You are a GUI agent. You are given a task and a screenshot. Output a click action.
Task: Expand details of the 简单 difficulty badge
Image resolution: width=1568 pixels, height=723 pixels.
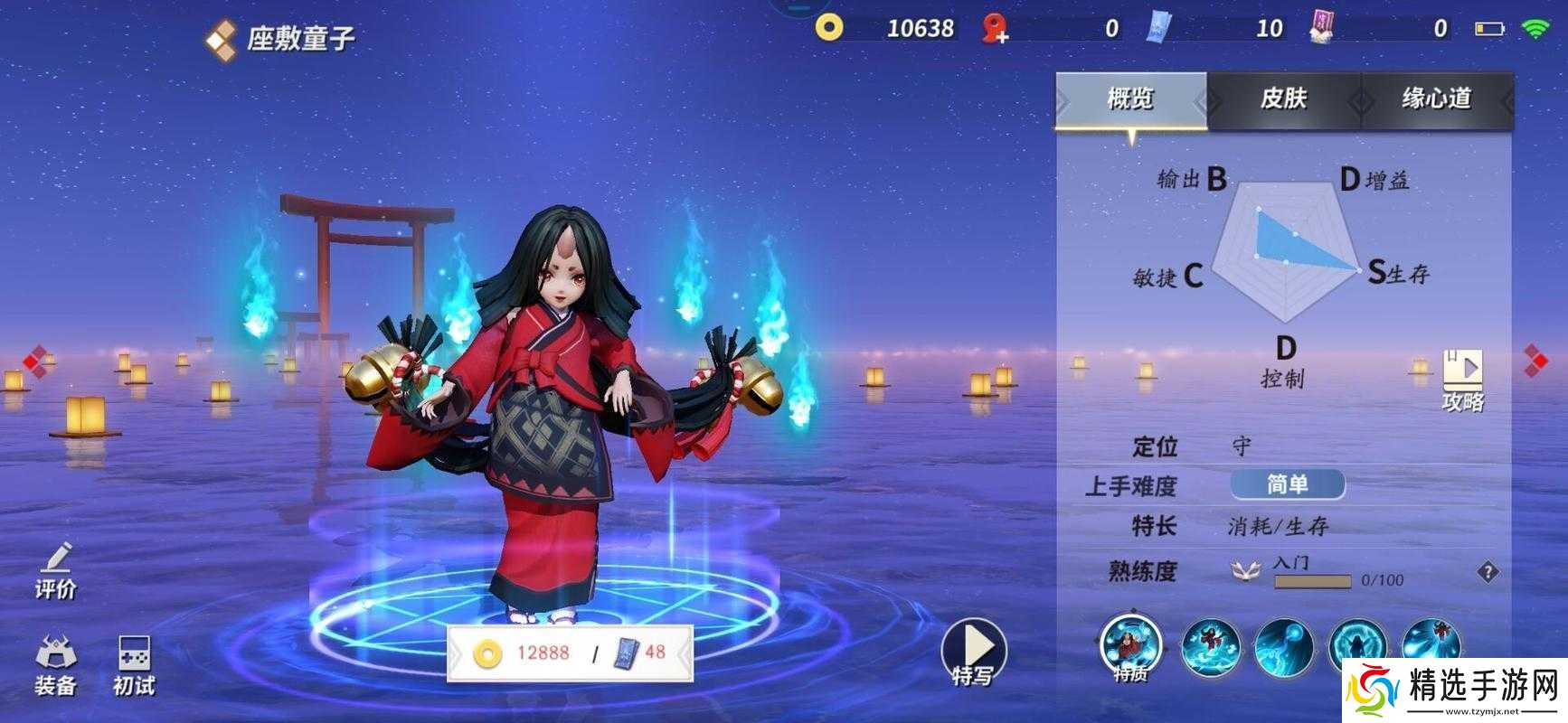pos(1288,484)
